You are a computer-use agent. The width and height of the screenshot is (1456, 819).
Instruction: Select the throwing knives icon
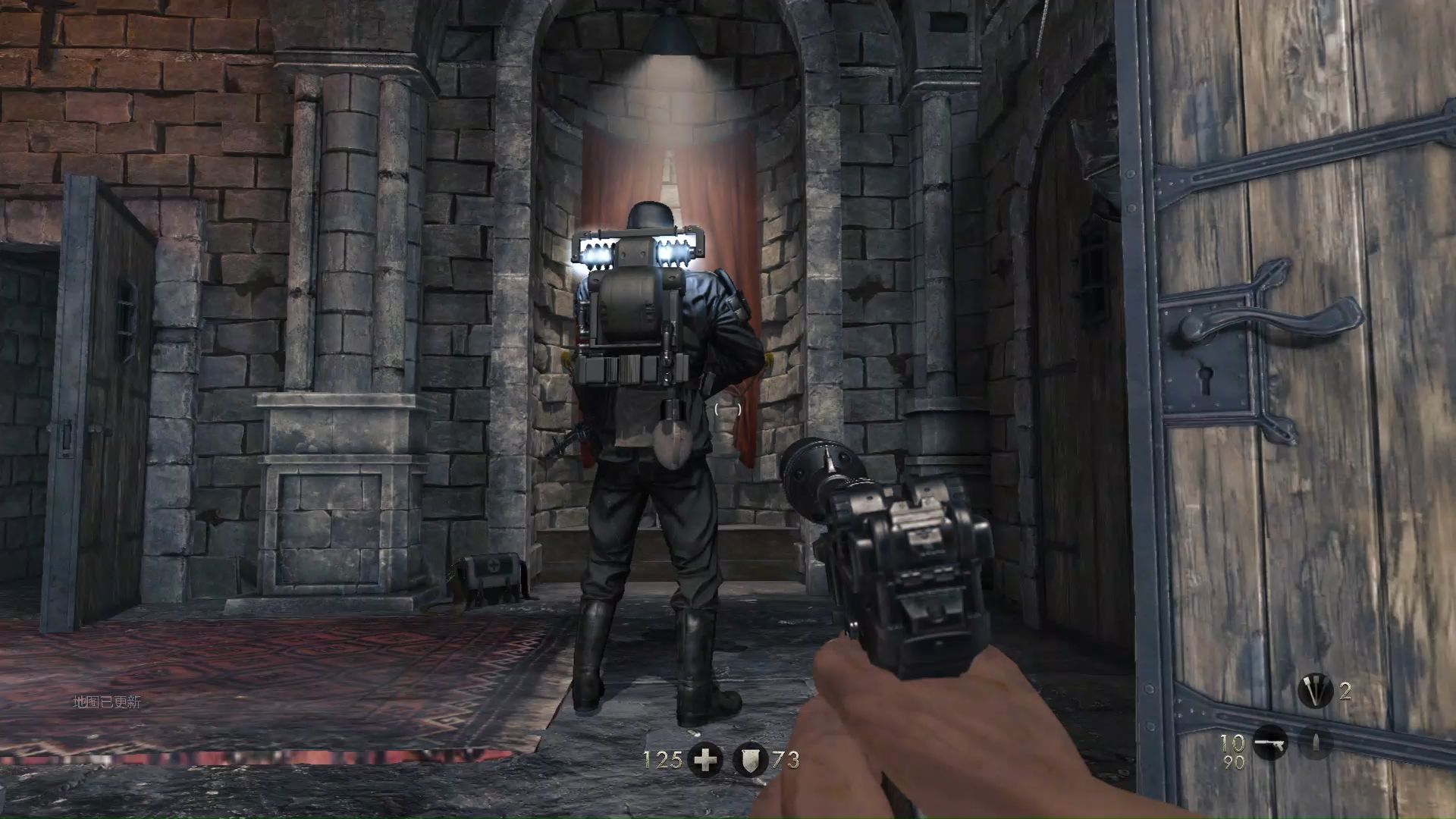pyautogui.click(x=1314, y=691)
